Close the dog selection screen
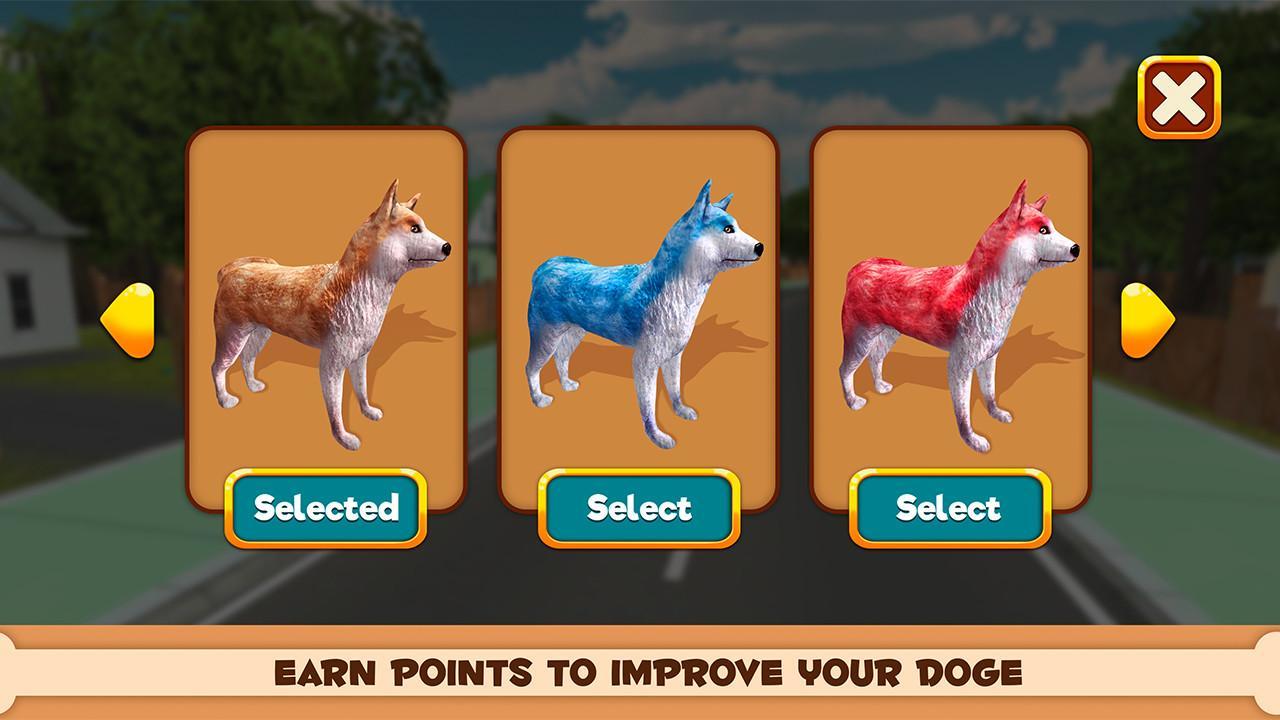The width and height of the screenshot is (1280, 720). tap(1180, 96)
